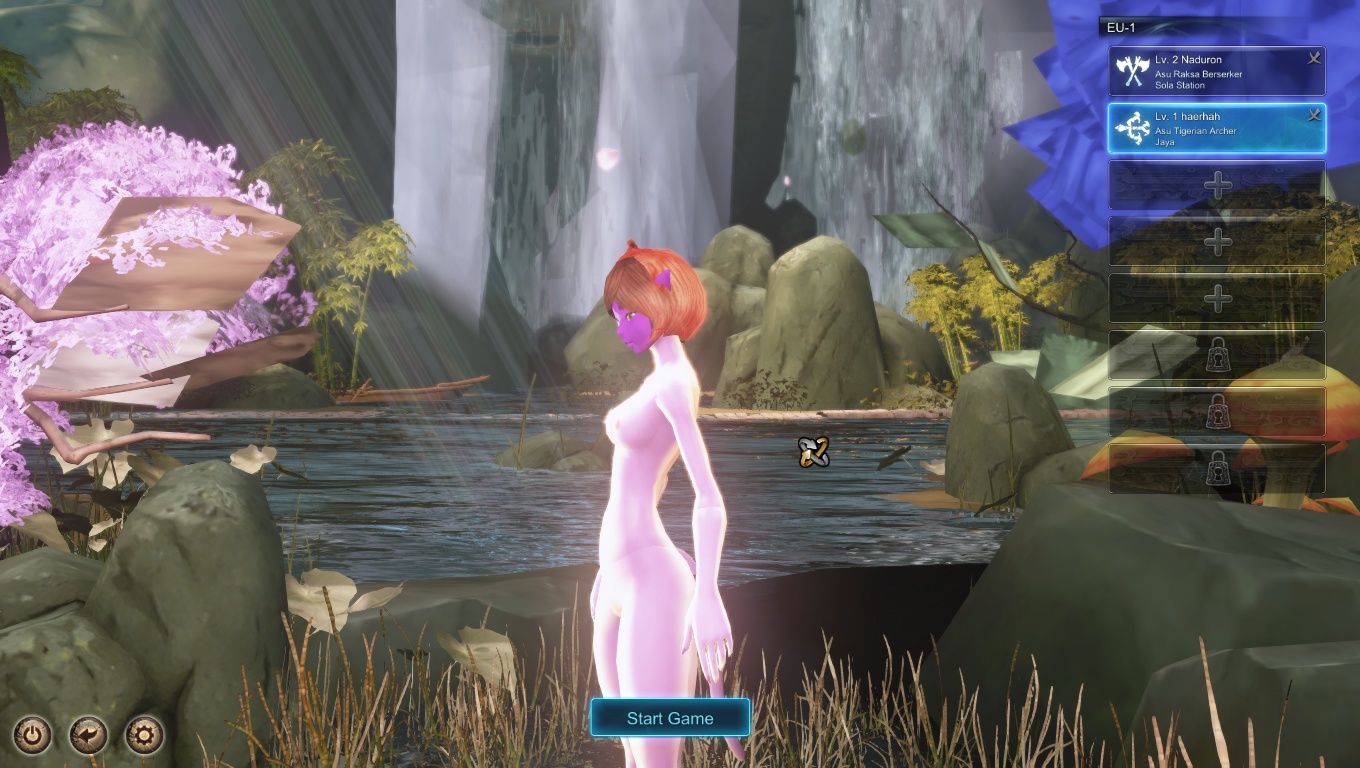Go back using the arrow icon button
This screenshot has width=1360, height=768.
coord(89,736)
